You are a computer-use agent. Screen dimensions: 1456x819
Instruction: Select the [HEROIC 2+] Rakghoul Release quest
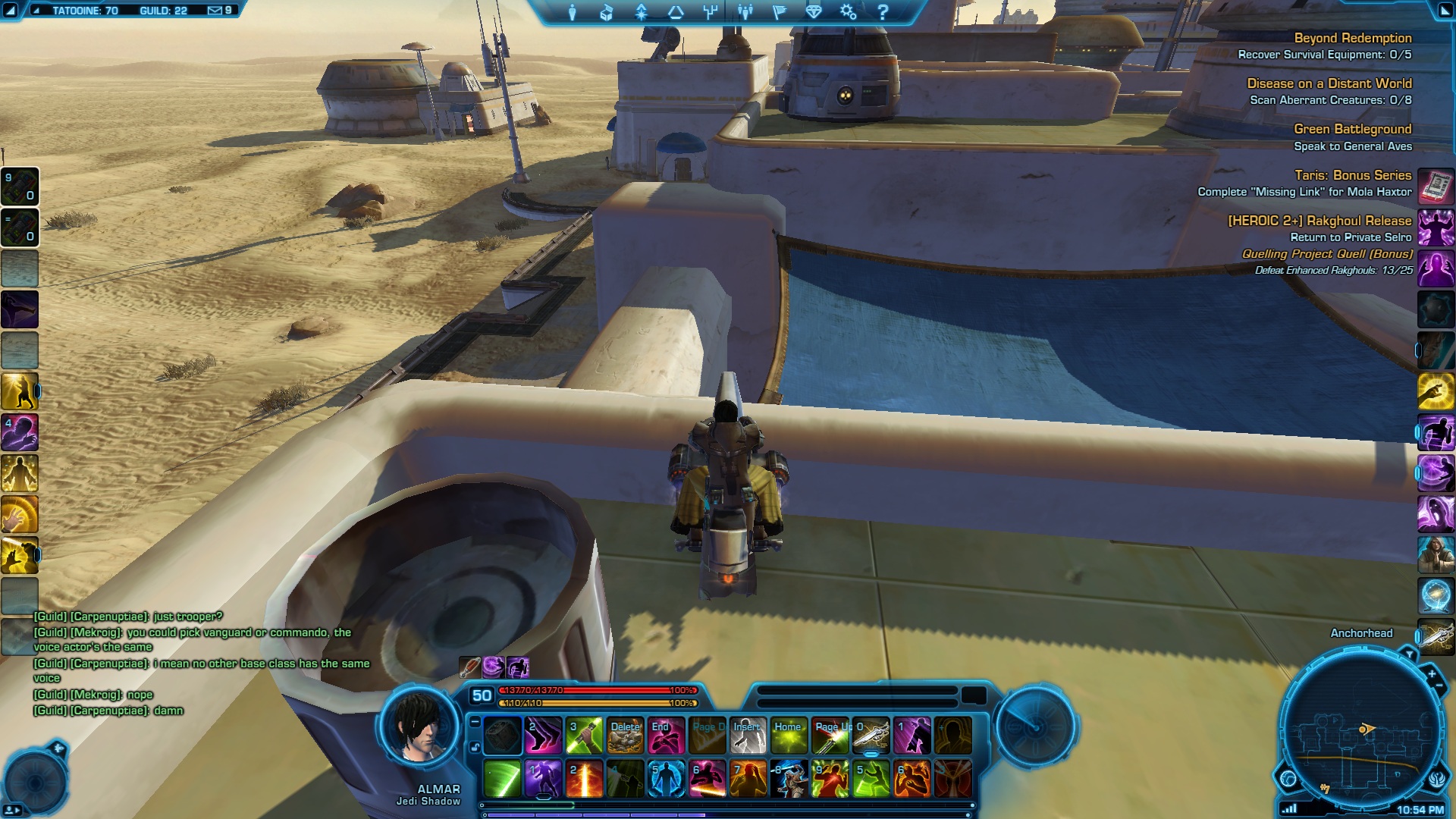coord(1319,221)
